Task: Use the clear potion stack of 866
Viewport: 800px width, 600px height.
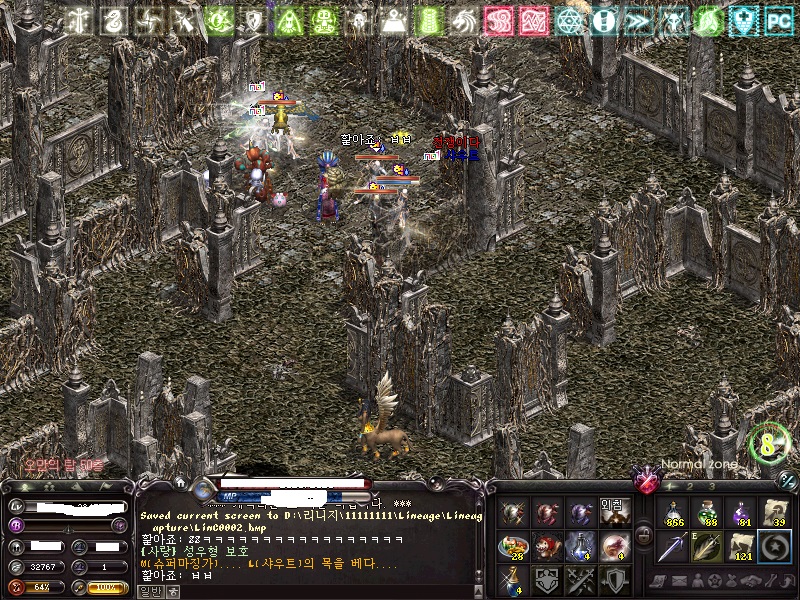Action: coord(672,513)
